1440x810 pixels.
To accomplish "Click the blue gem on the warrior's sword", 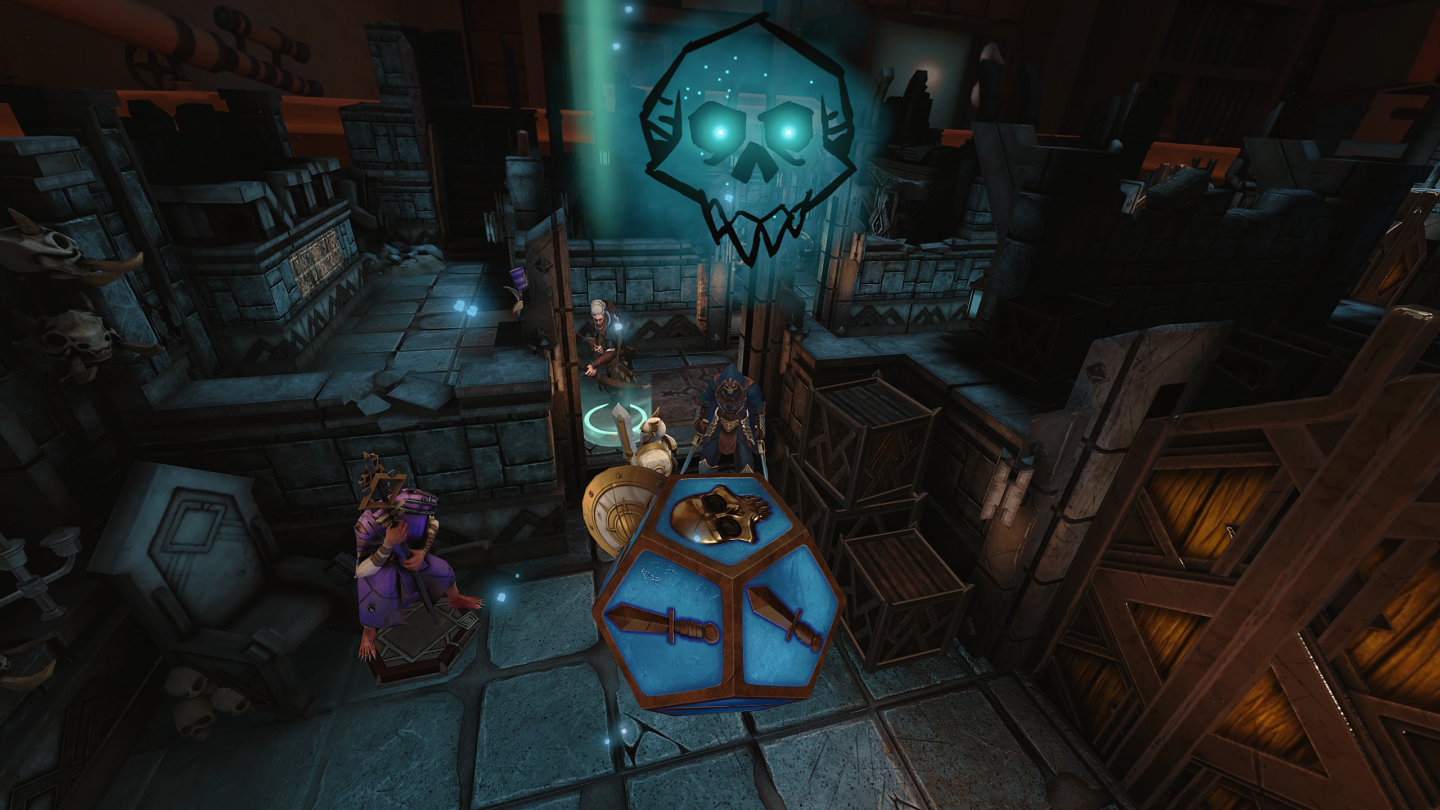I will [x=620, y=419].
